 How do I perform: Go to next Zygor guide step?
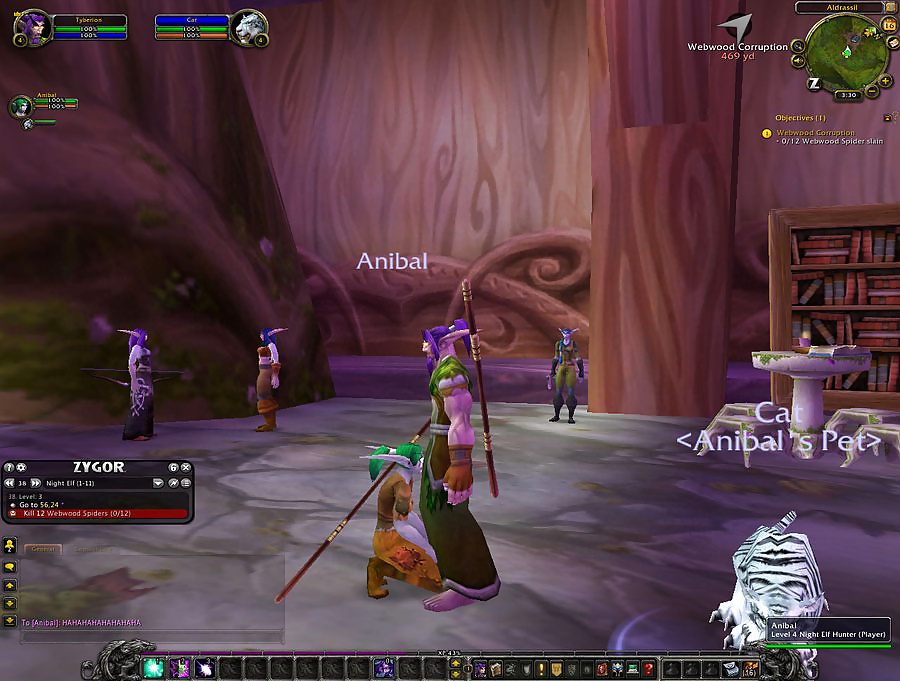tap(36, 482)
